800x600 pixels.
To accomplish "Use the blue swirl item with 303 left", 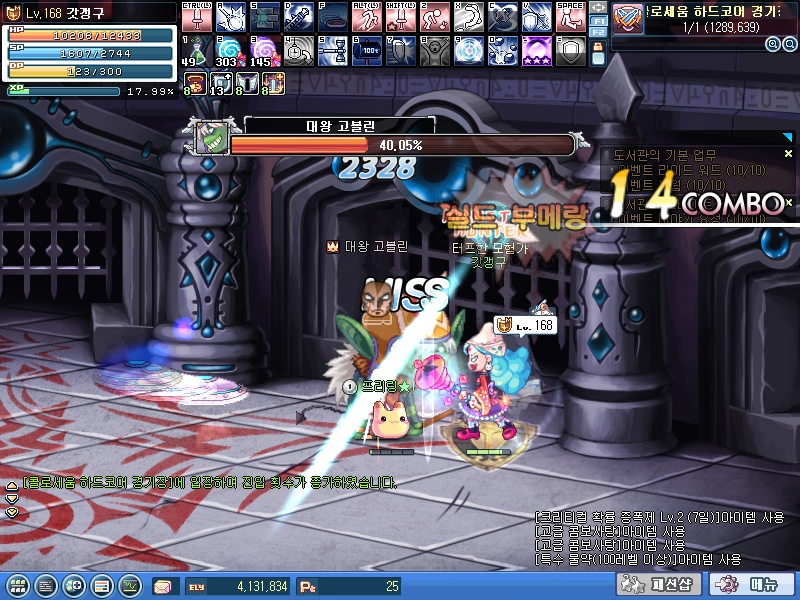I will pos(230,49).
